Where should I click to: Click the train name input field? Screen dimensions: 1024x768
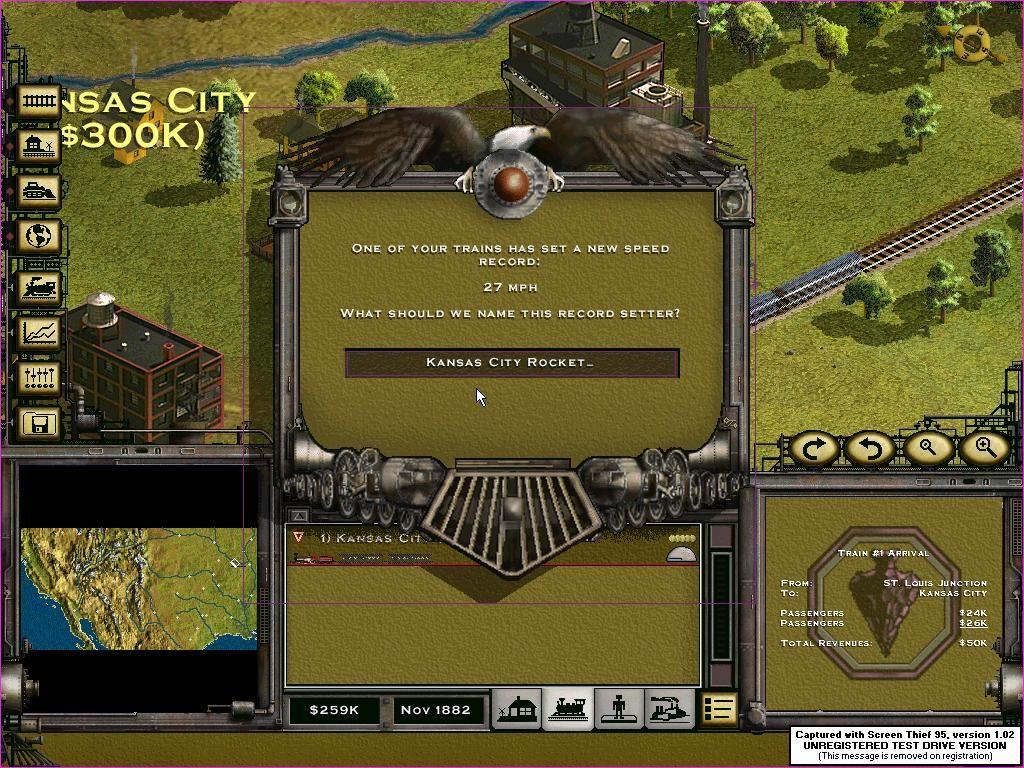tap(511, 363)
